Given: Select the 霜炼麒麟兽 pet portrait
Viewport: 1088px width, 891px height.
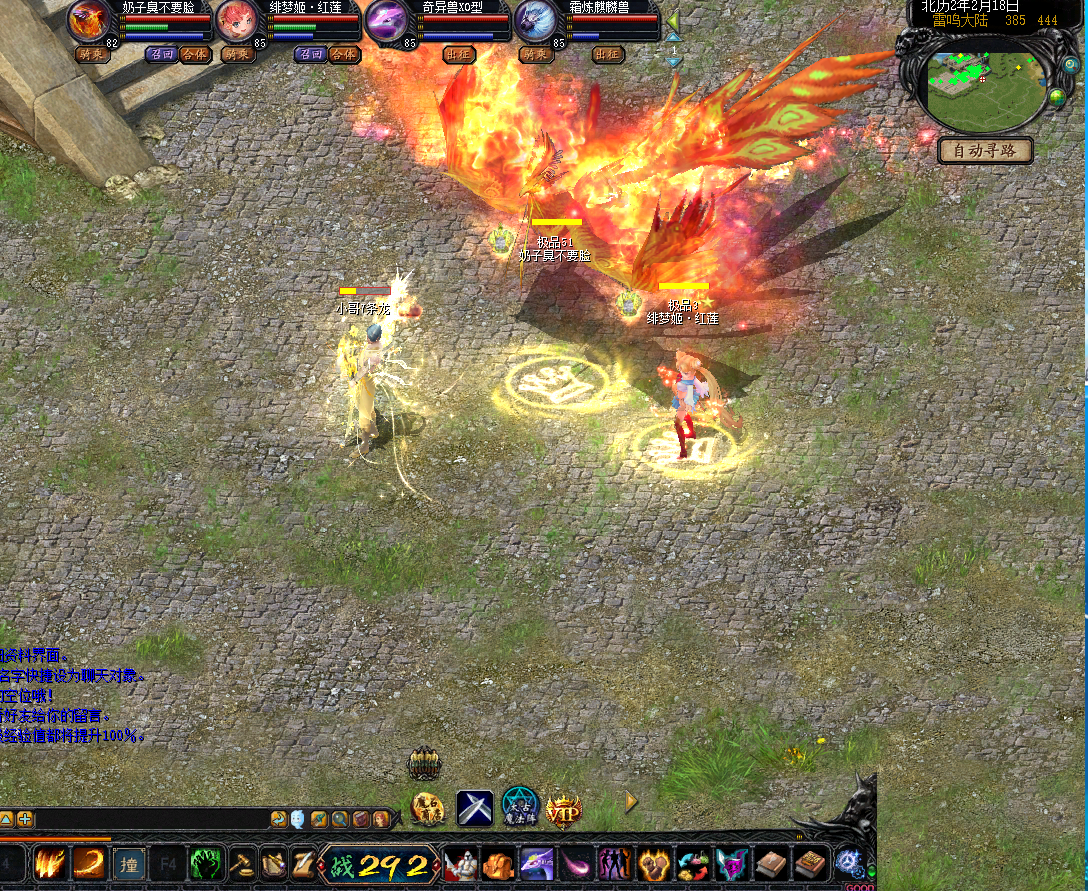Looking at the screenshot, I should [x=535, y=22].
